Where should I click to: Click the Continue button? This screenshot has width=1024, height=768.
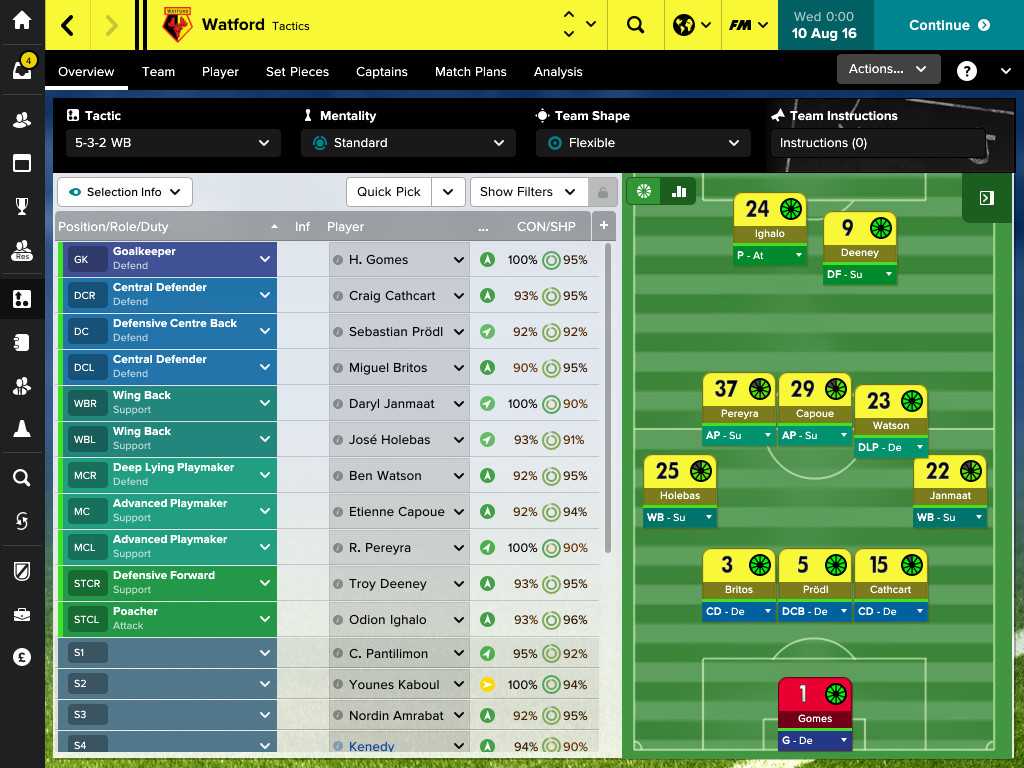[x=948, y=25]
